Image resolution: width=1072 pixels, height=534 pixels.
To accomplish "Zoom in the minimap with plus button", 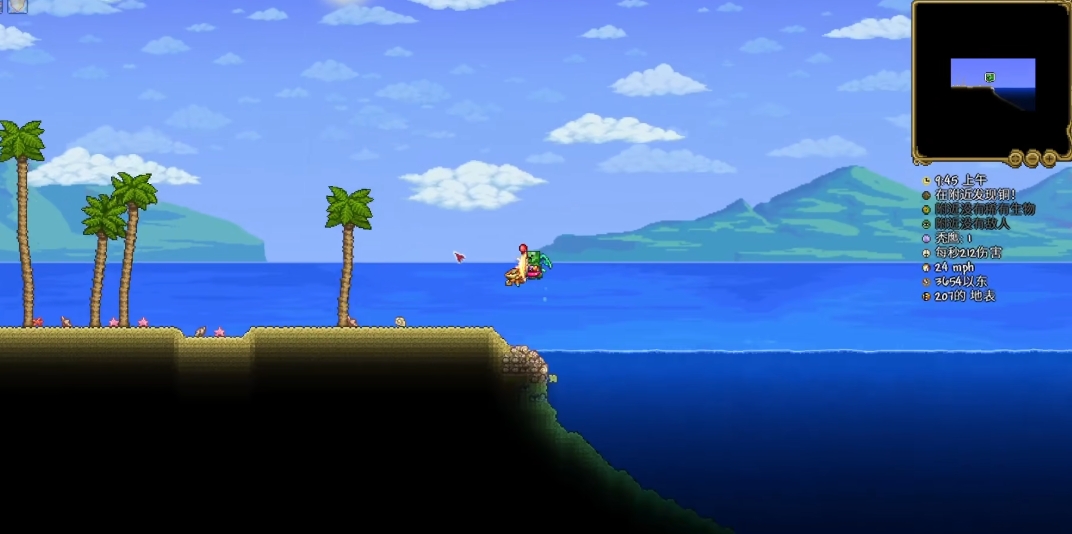I will [x=1049, y=158].
